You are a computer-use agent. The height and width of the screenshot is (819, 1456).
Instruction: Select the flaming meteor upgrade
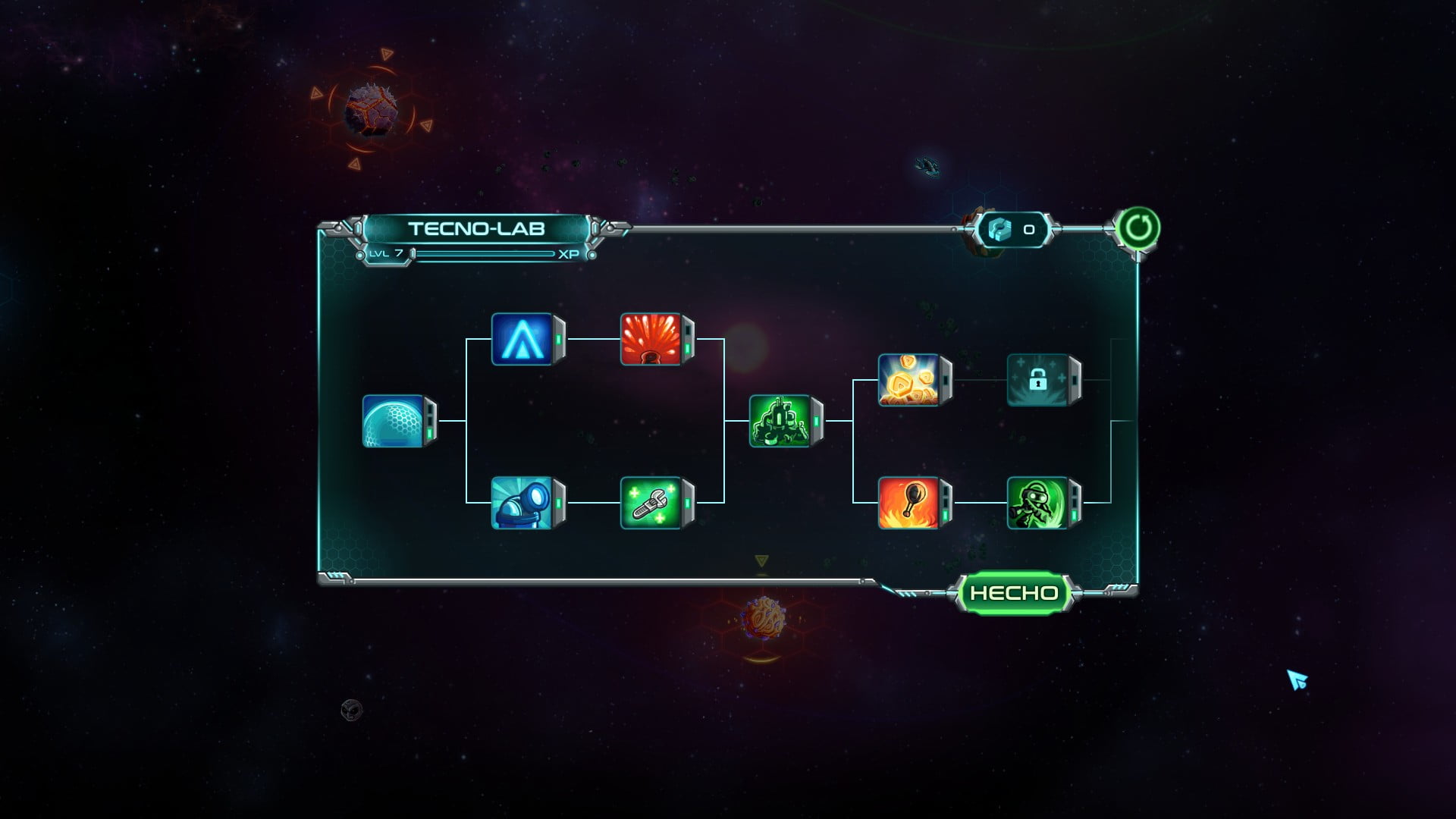pos(909,503)
